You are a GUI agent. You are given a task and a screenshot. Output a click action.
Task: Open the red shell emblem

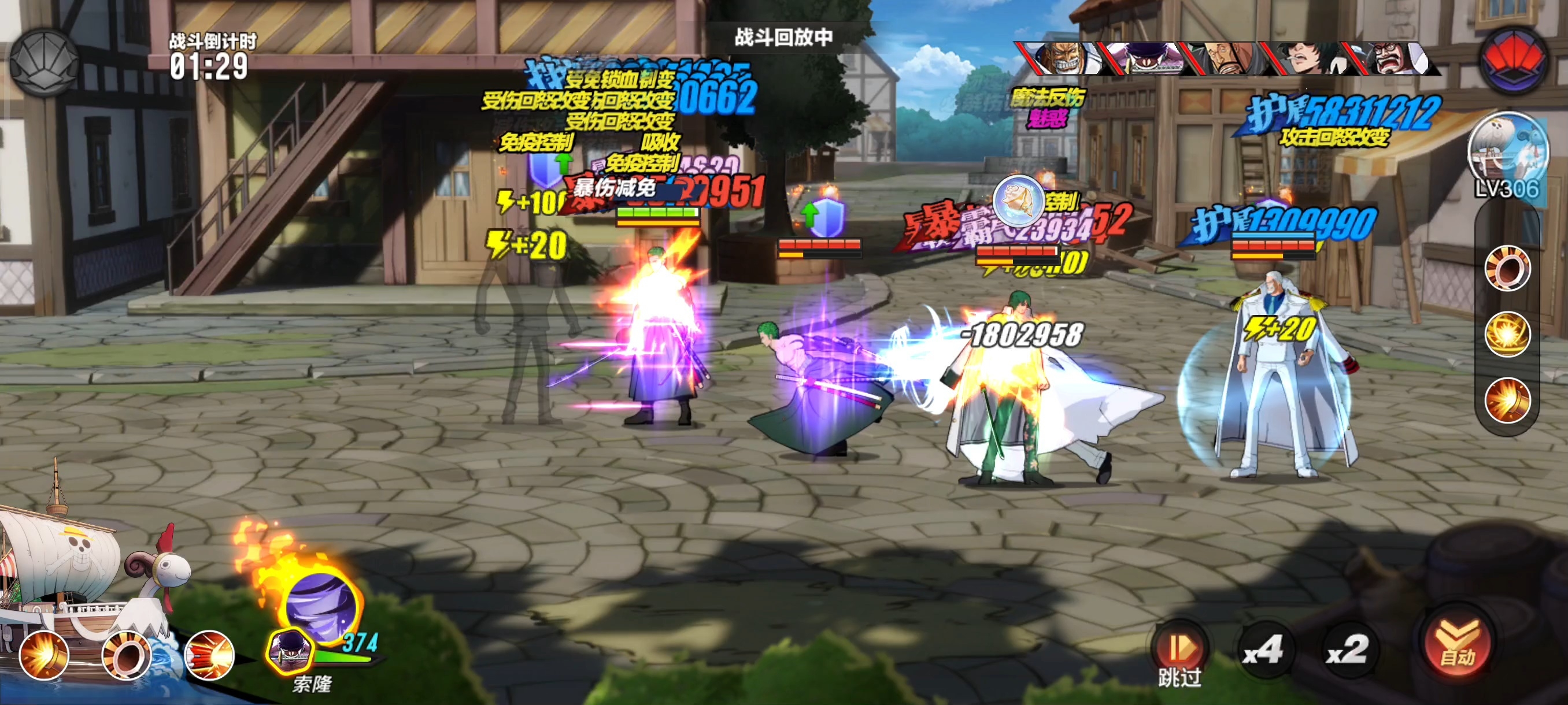pyautogui.click(x=1514, y=61)
